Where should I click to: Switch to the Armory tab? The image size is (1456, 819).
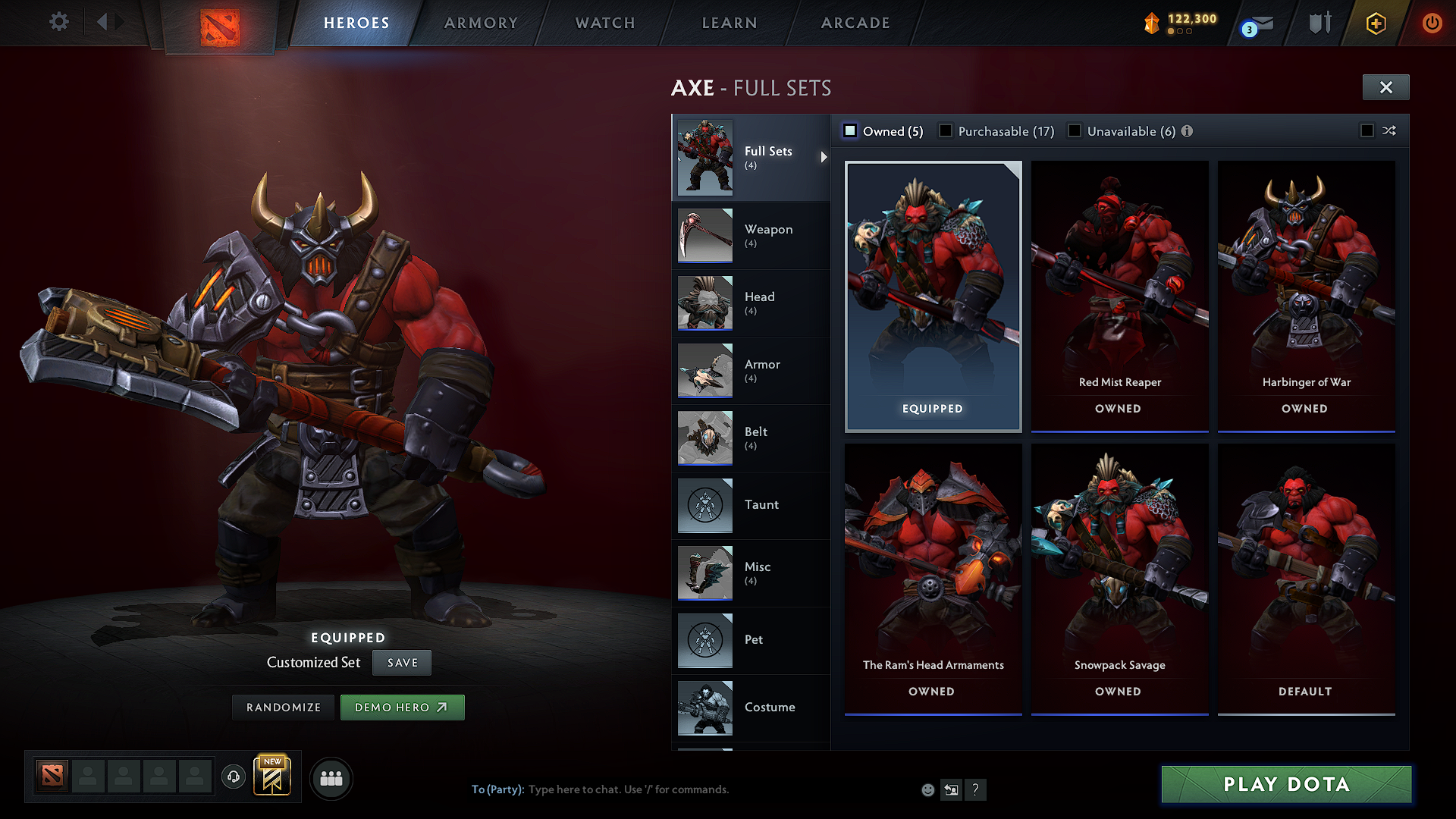pos(481,23)
